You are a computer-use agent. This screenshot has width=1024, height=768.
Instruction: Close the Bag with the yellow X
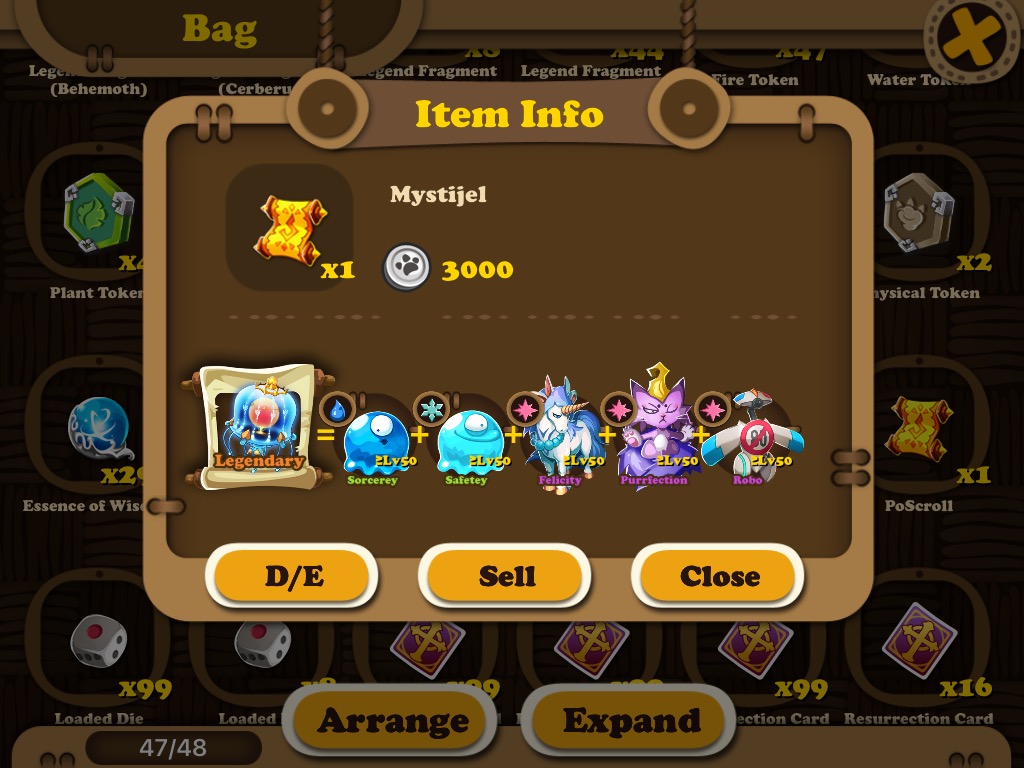[x=968, y=41]
